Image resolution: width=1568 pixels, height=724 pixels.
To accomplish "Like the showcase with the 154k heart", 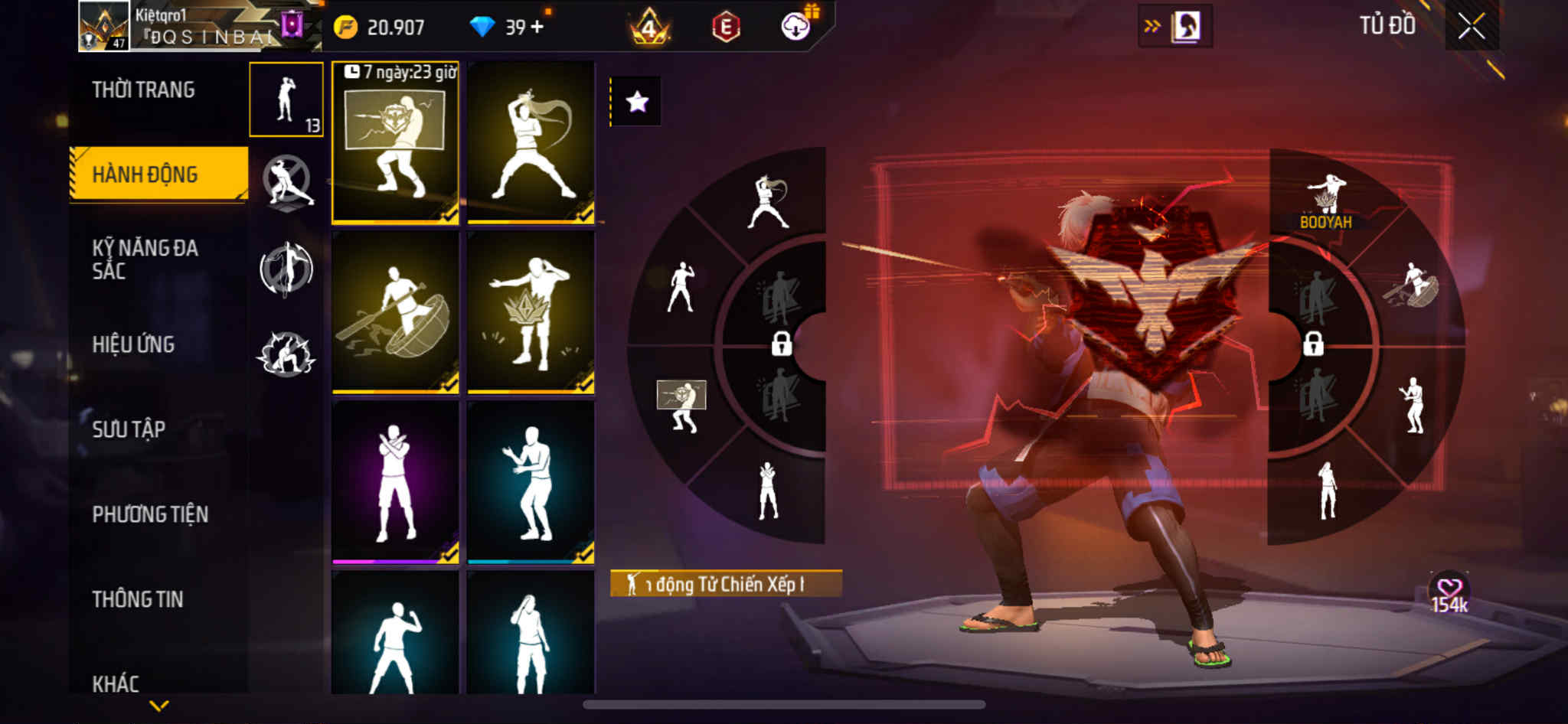I will [x=1449, y=590].
